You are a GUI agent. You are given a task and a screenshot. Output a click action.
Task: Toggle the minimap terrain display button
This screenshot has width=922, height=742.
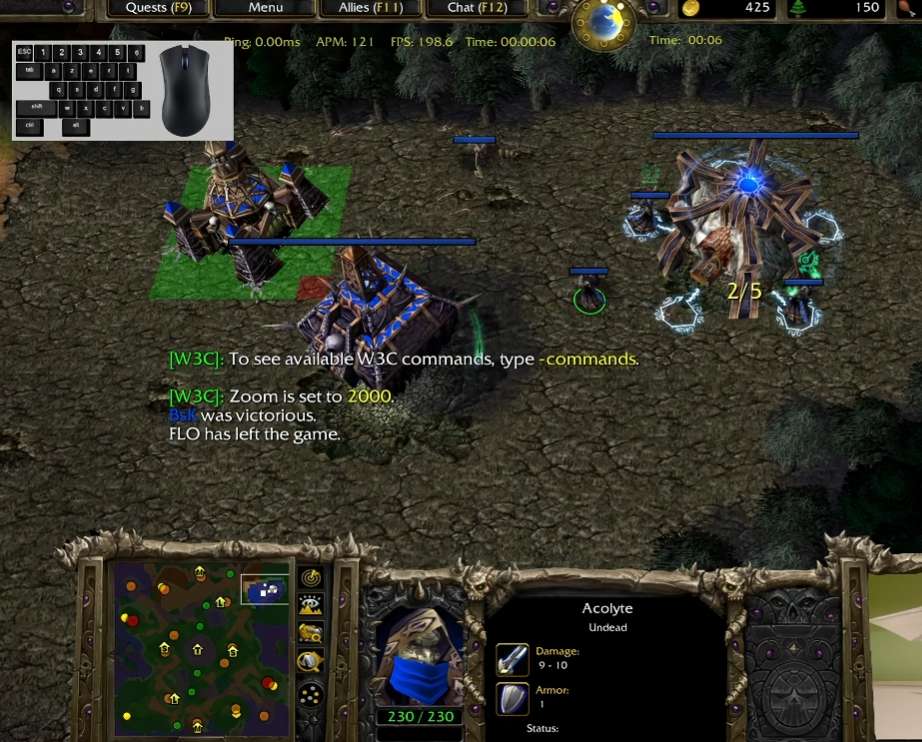pos(311,605)
